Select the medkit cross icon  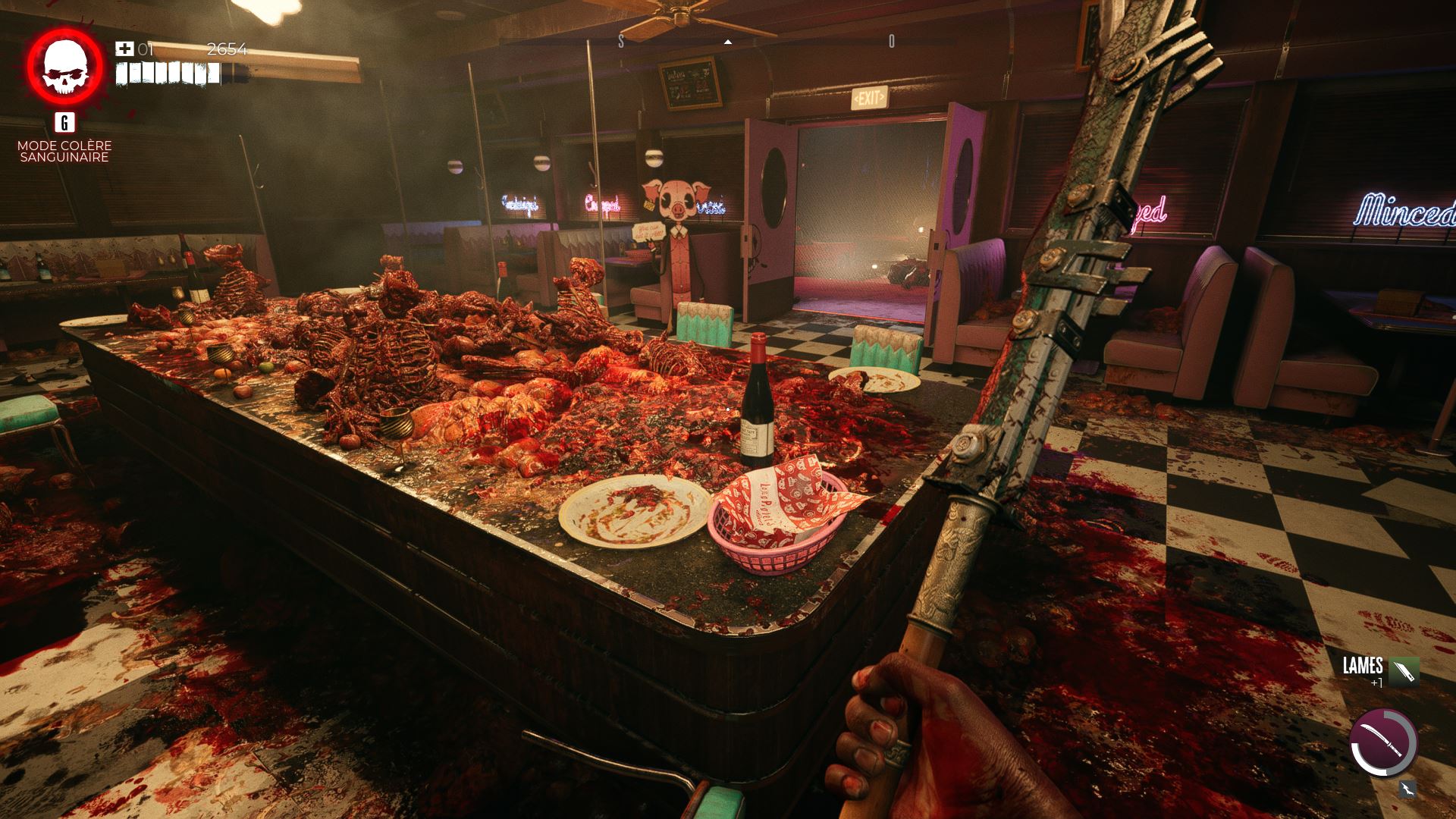coord(124,49)
